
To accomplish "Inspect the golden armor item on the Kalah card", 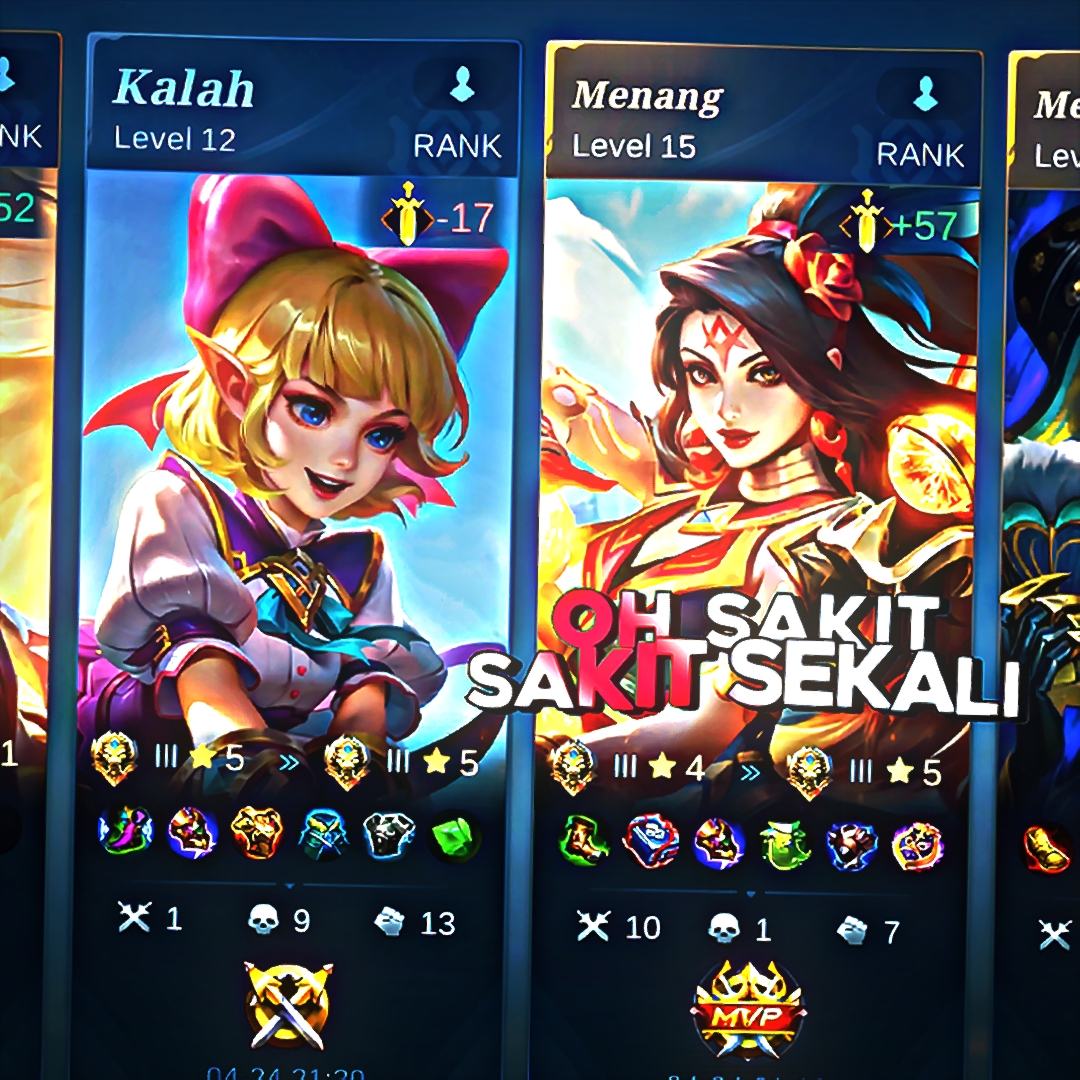I will pos(257,835).
